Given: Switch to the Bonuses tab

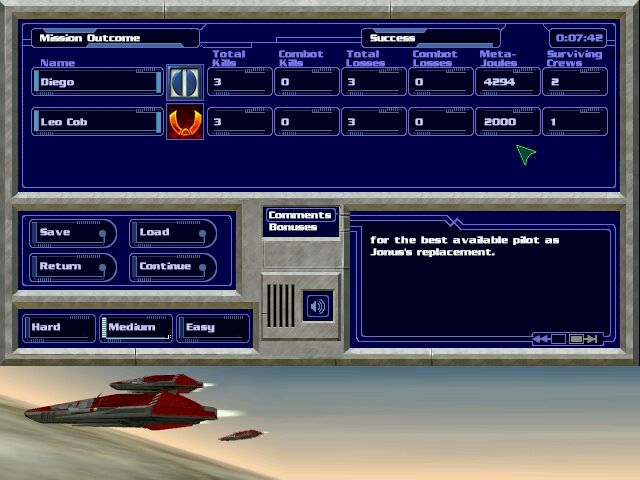Looking at the screenshot, I should [293, 228].
